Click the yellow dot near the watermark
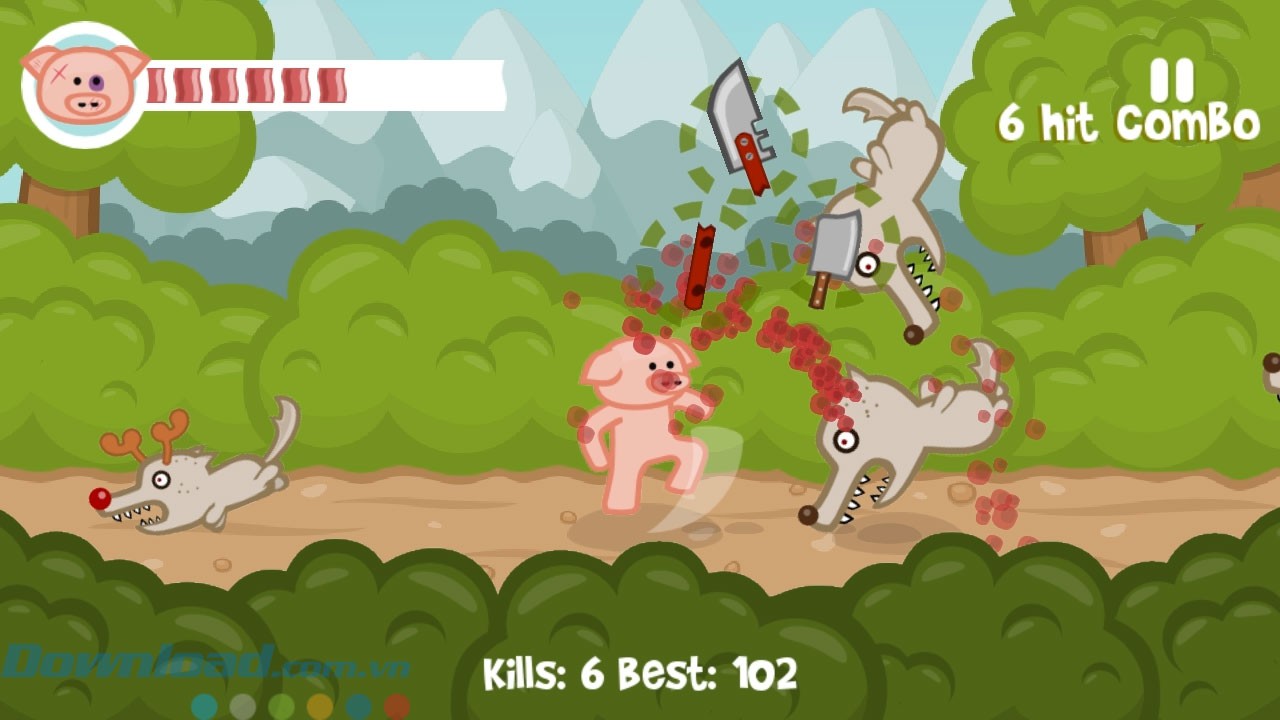 [x=320, y=705]
